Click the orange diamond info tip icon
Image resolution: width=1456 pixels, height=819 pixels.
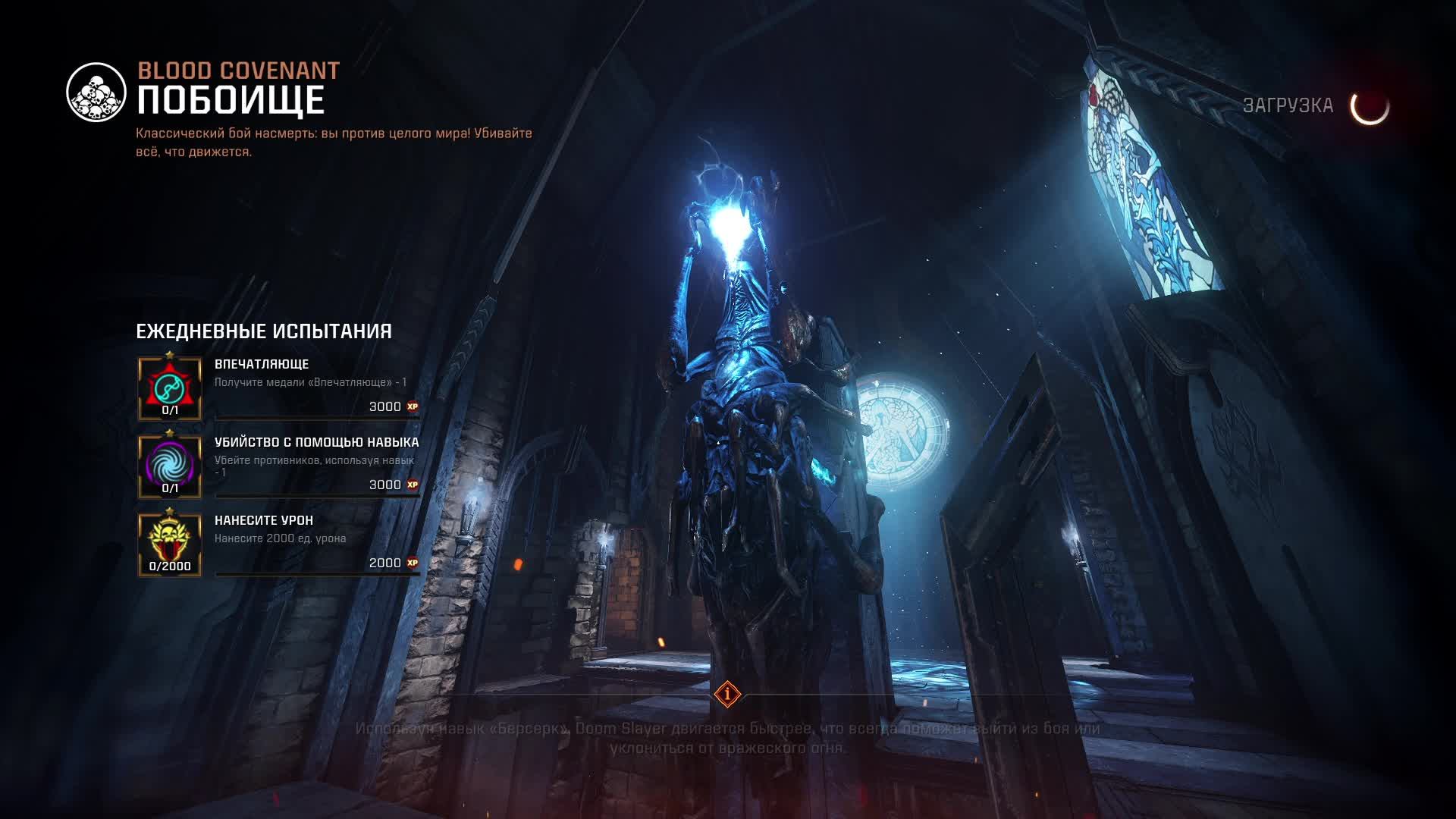tap(727, 693)
